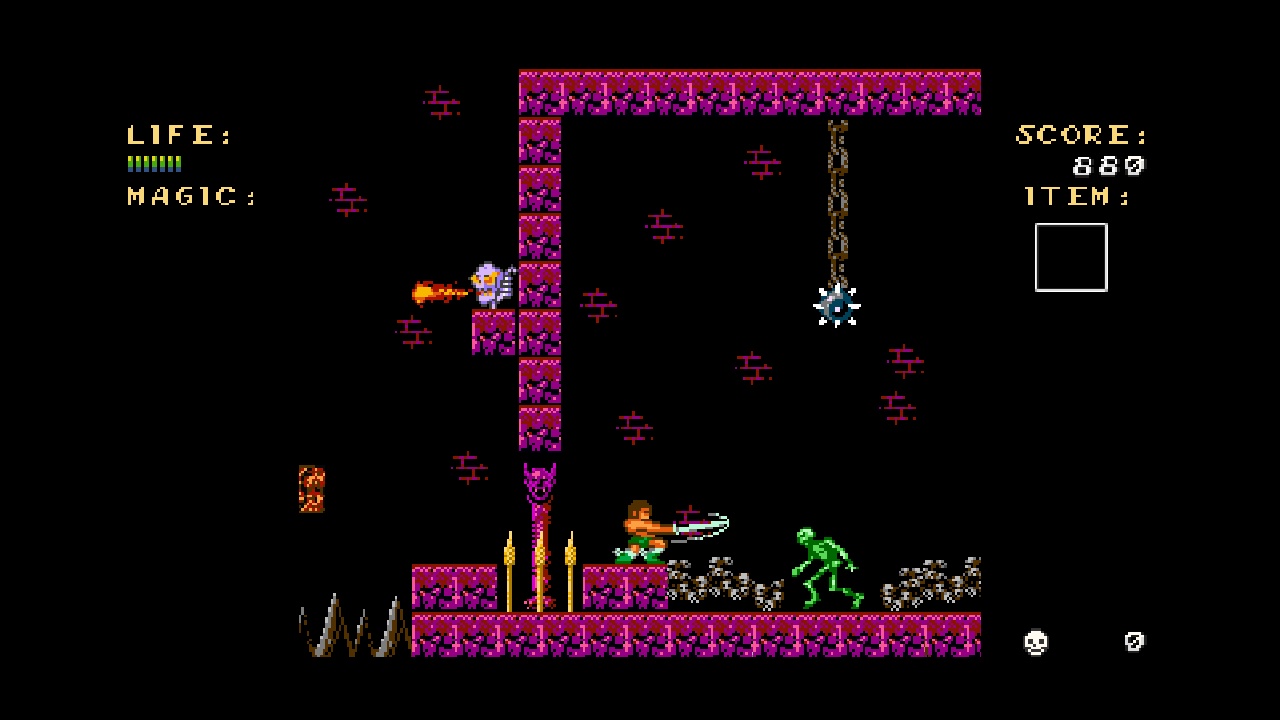The width and height of the screenshot is (1280, 720).
Task: Click the coin icon beside the skull
Action: click(1133, 642)
